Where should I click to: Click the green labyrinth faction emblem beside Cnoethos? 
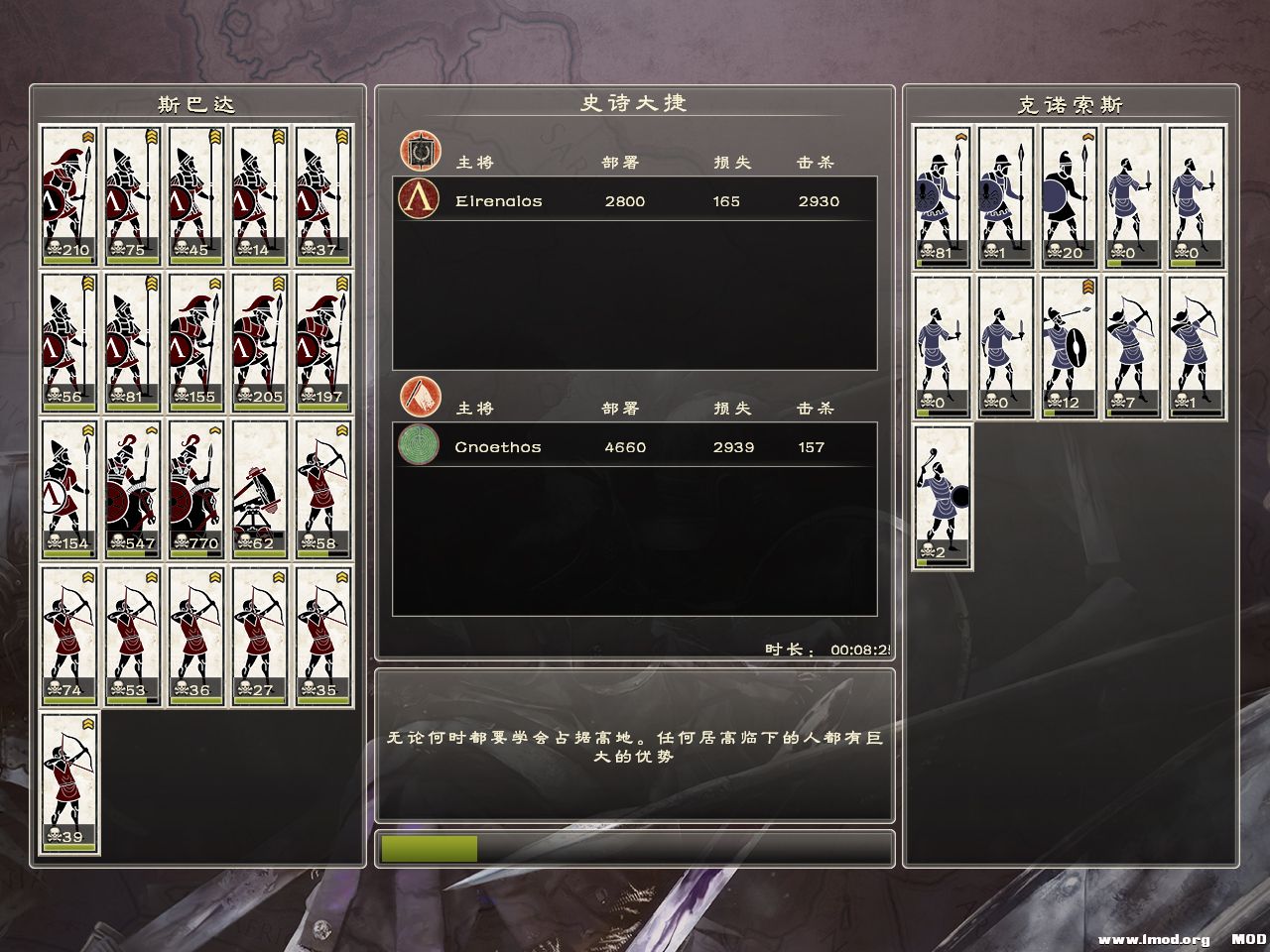tap(420, 447)
